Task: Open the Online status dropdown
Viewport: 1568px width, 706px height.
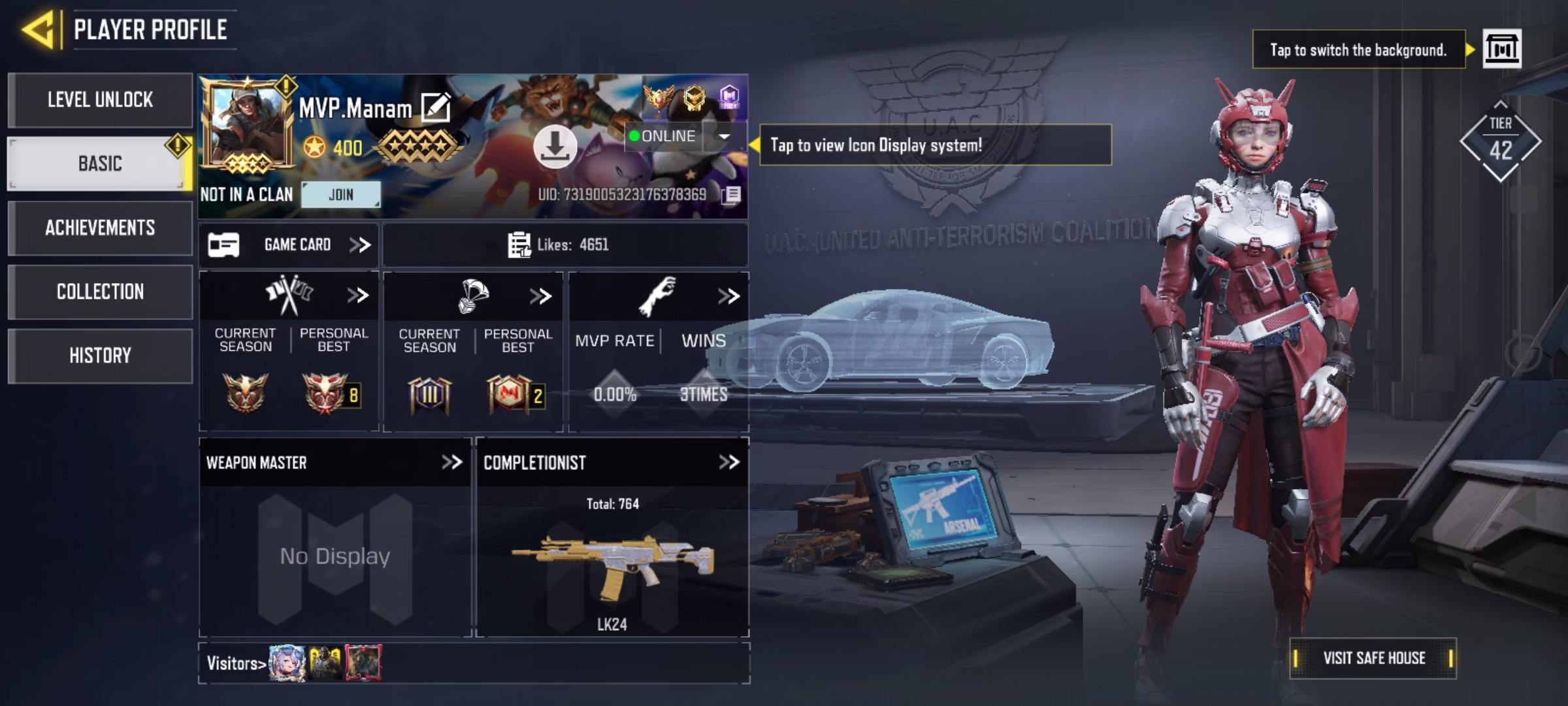Action: 723,136
